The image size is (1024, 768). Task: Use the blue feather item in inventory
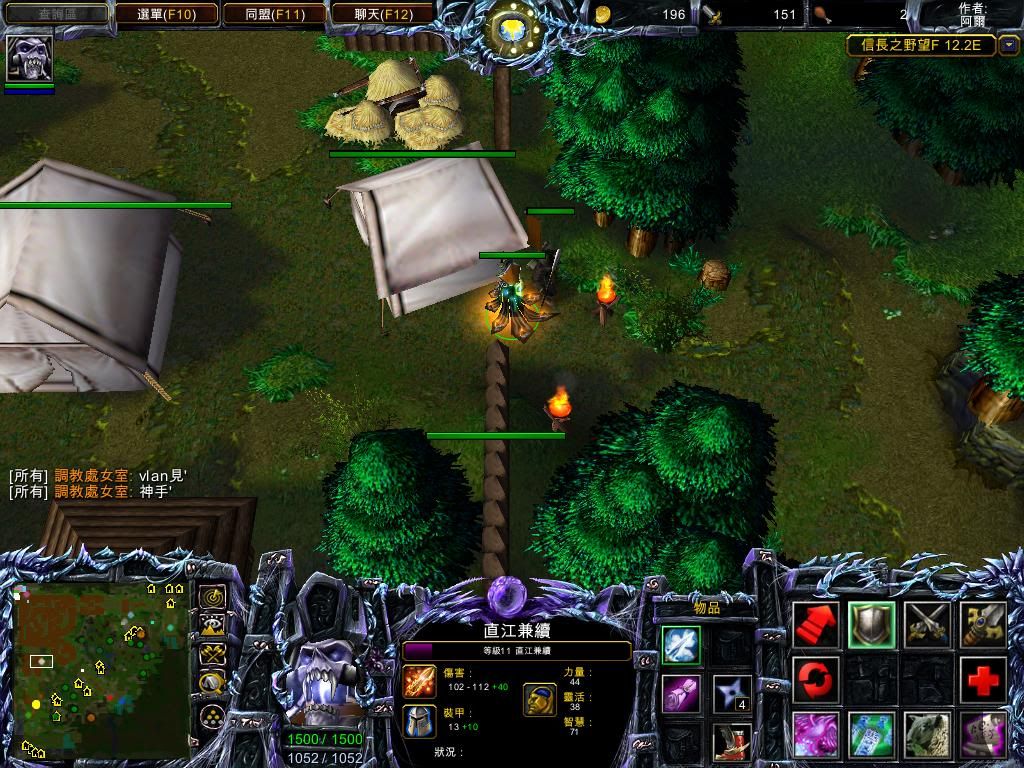coord(680,645)
